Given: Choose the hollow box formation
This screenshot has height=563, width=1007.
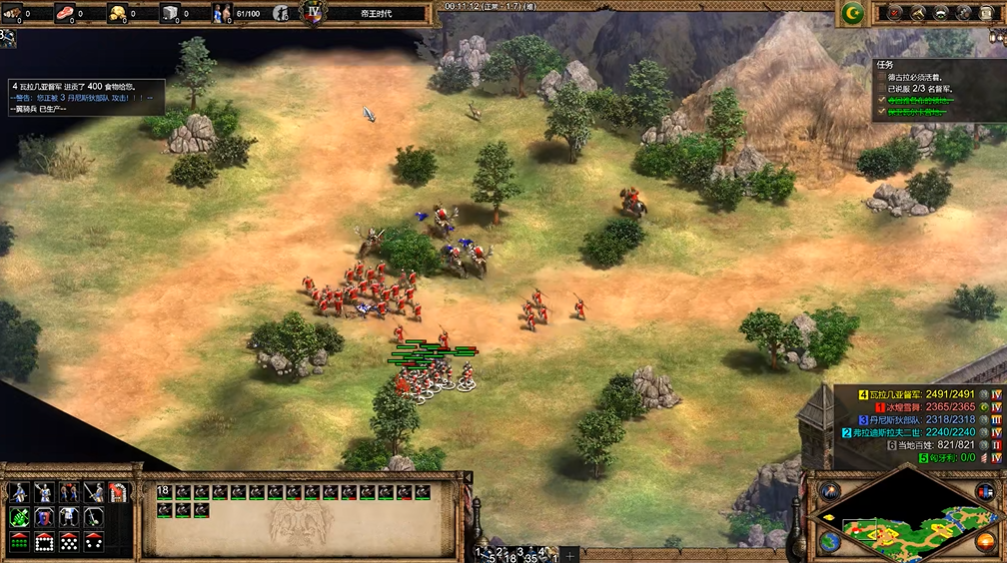Looking at the screenshot, I should [44, 542].
